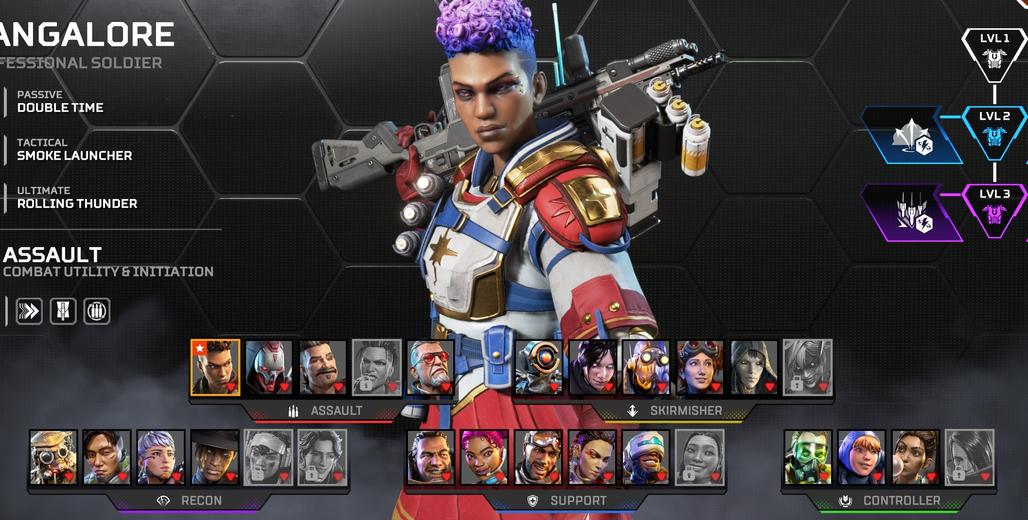The image size is (1028, 520).
Task: Choose Lifeline with the pink hair
Action: click(486, 457)
